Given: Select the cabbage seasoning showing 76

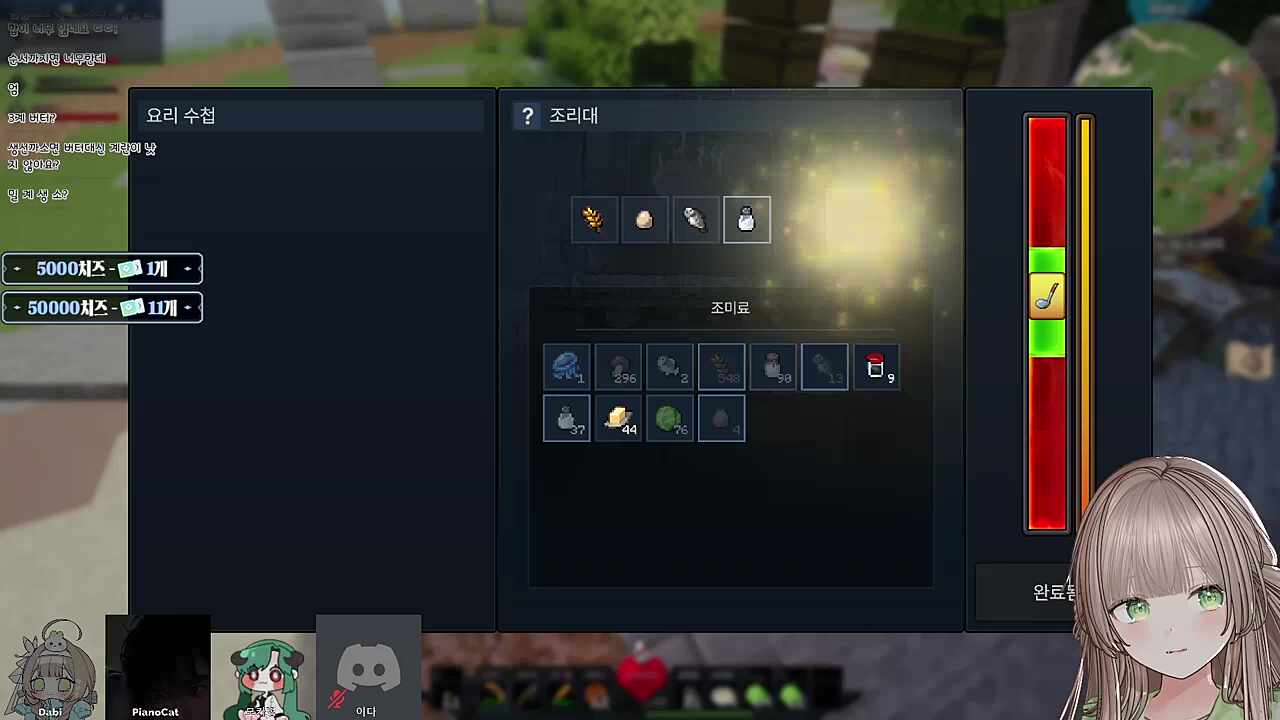Looking at the screenshot, I should tap(669, 418).
